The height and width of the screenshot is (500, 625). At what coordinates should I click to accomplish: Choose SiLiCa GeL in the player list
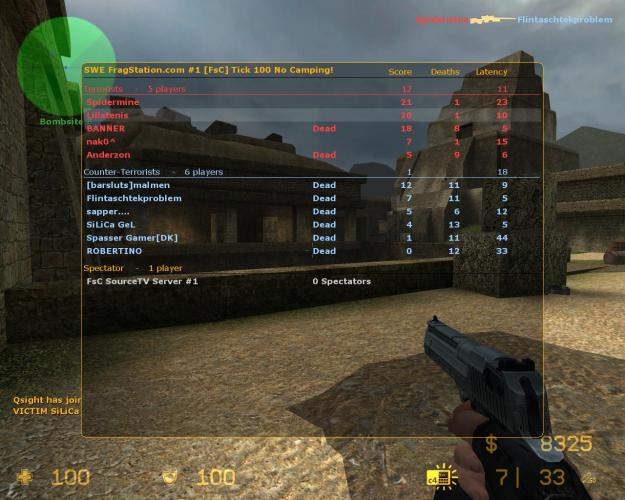pos(110,224)
